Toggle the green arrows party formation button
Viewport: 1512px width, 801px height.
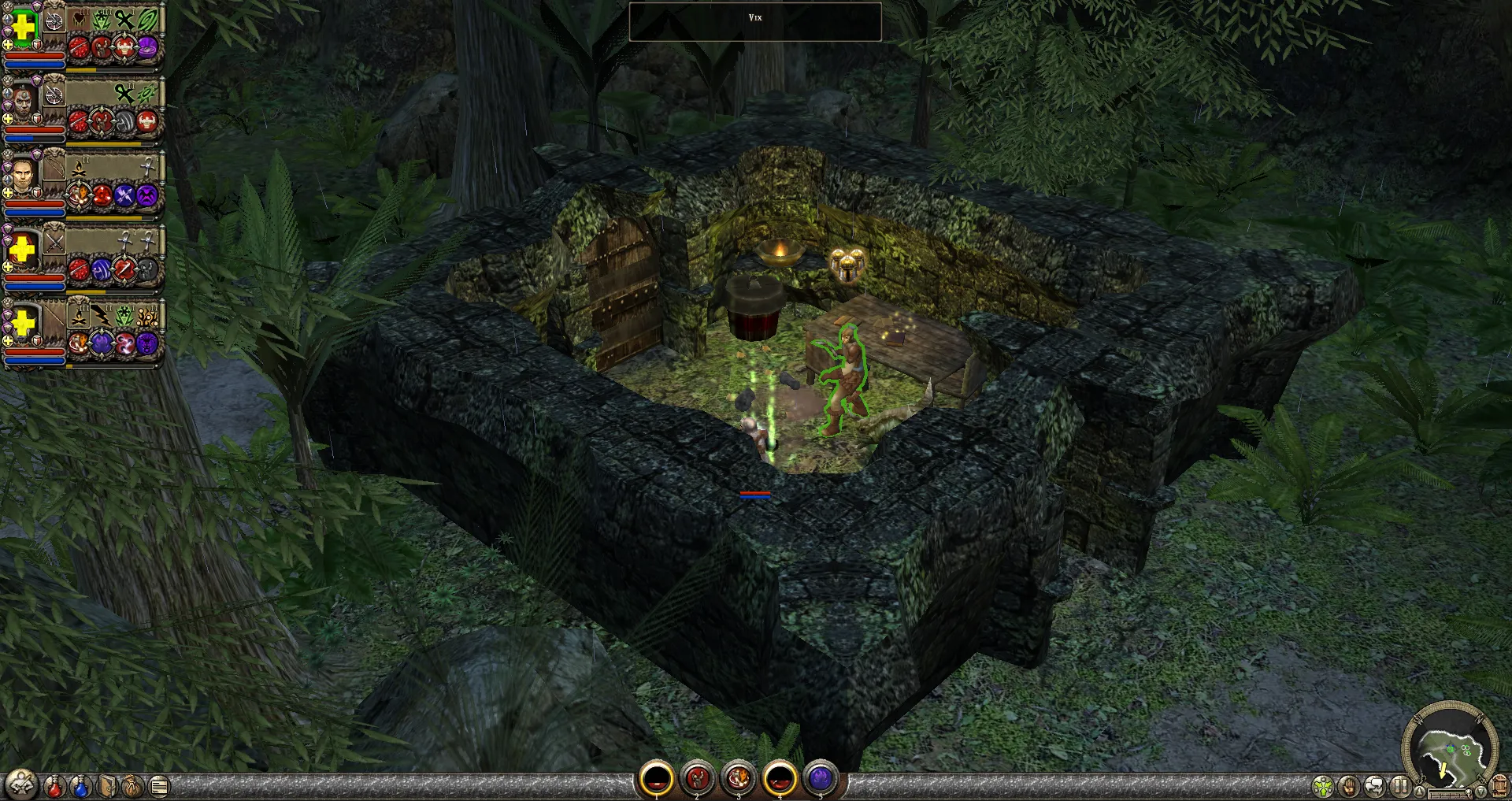1324,786
